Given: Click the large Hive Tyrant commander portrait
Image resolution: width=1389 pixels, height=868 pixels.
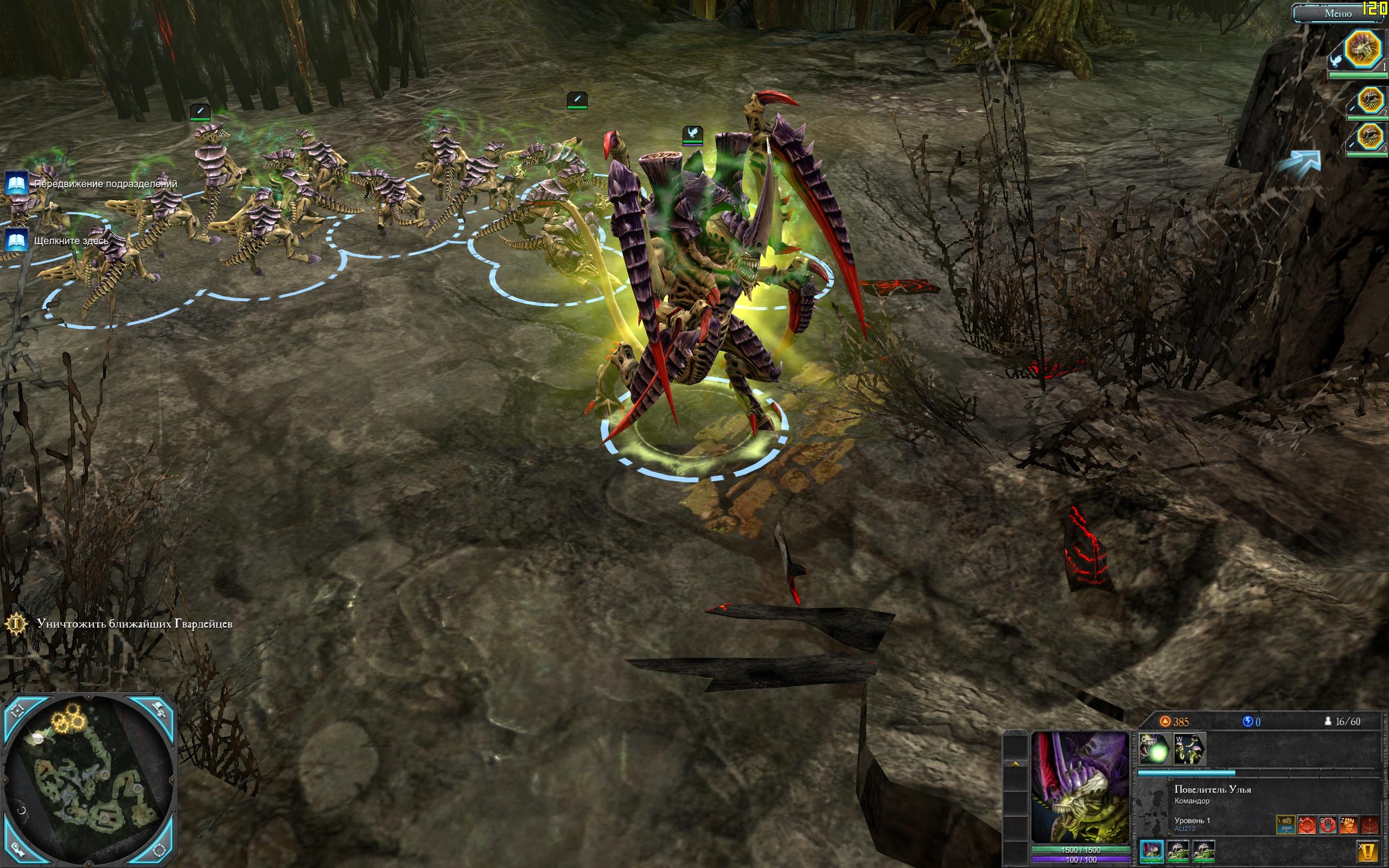Looking at the screenshot, I should coord(1080,787).
